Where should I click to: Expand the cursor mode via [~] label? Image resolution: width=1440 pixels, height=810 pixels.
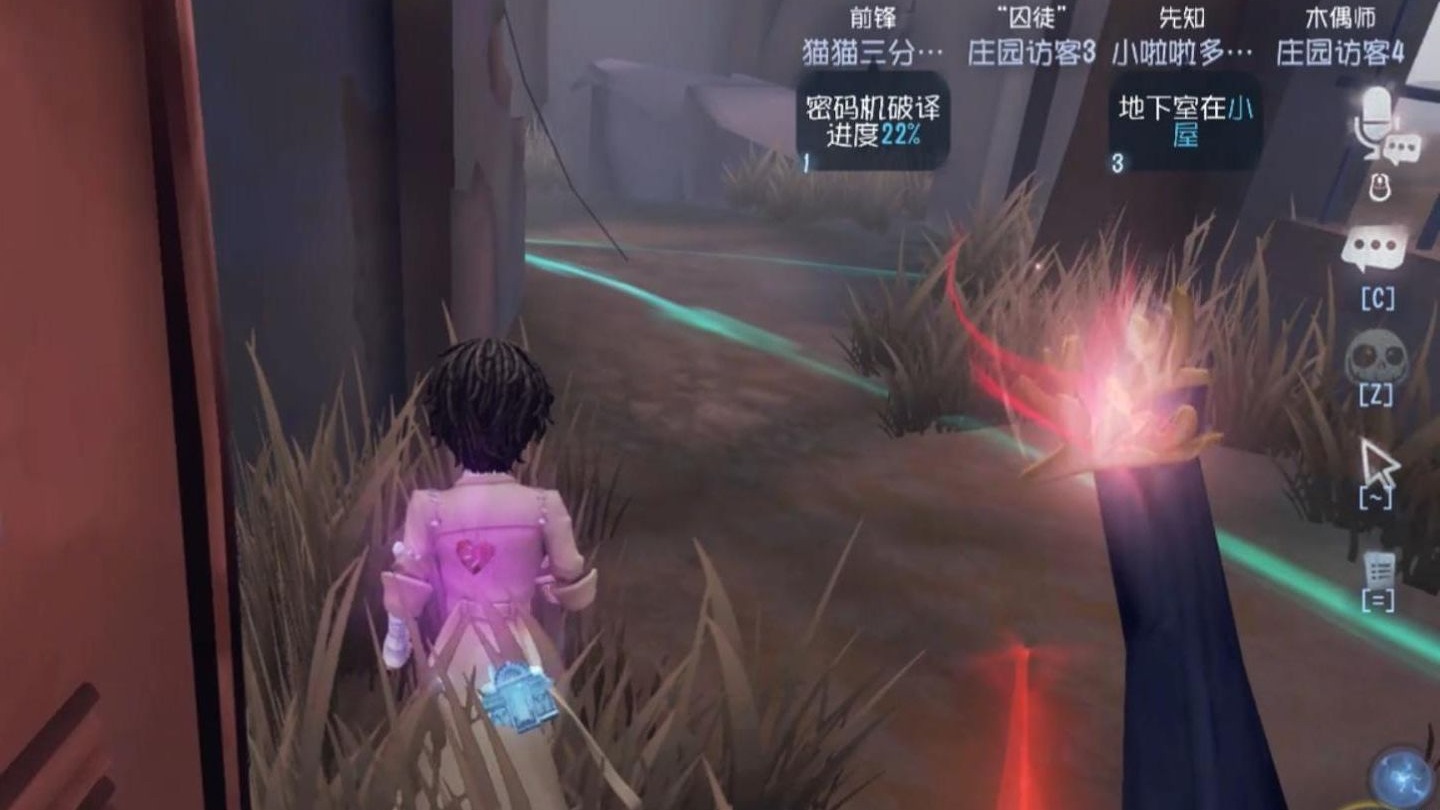point(1374,497)
